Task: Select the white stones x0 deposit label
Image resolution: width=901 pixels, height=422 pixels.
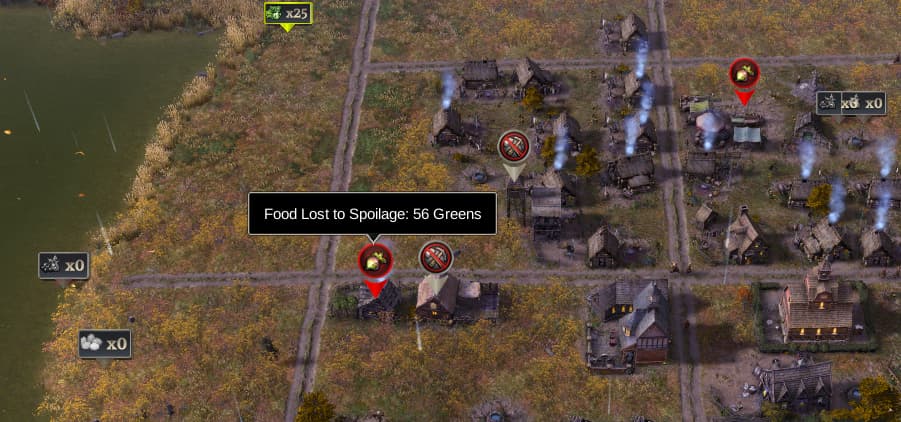Action: [105, 344]
